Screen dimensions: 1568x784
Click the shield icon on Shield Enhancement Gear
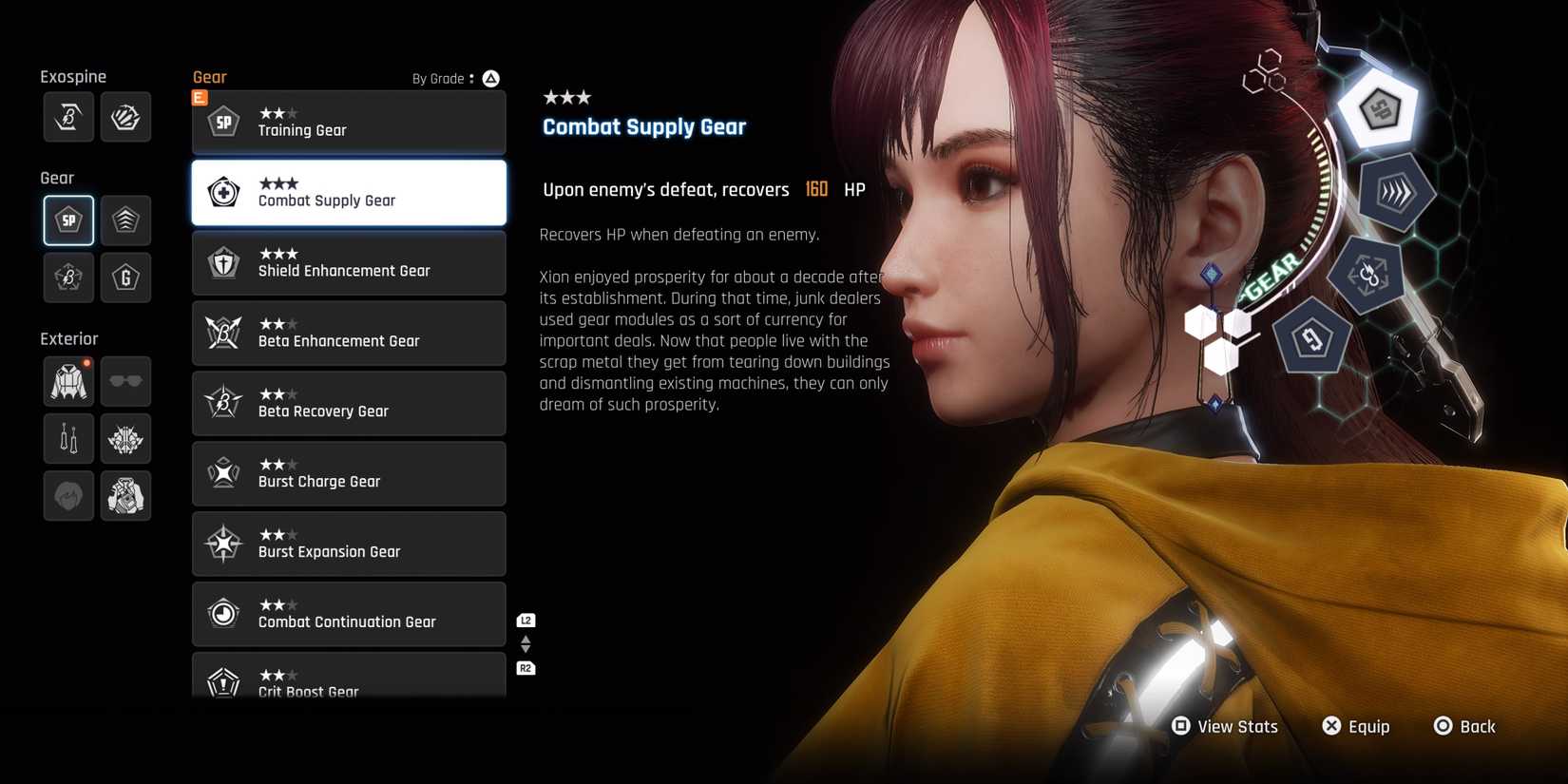(222, 263)
